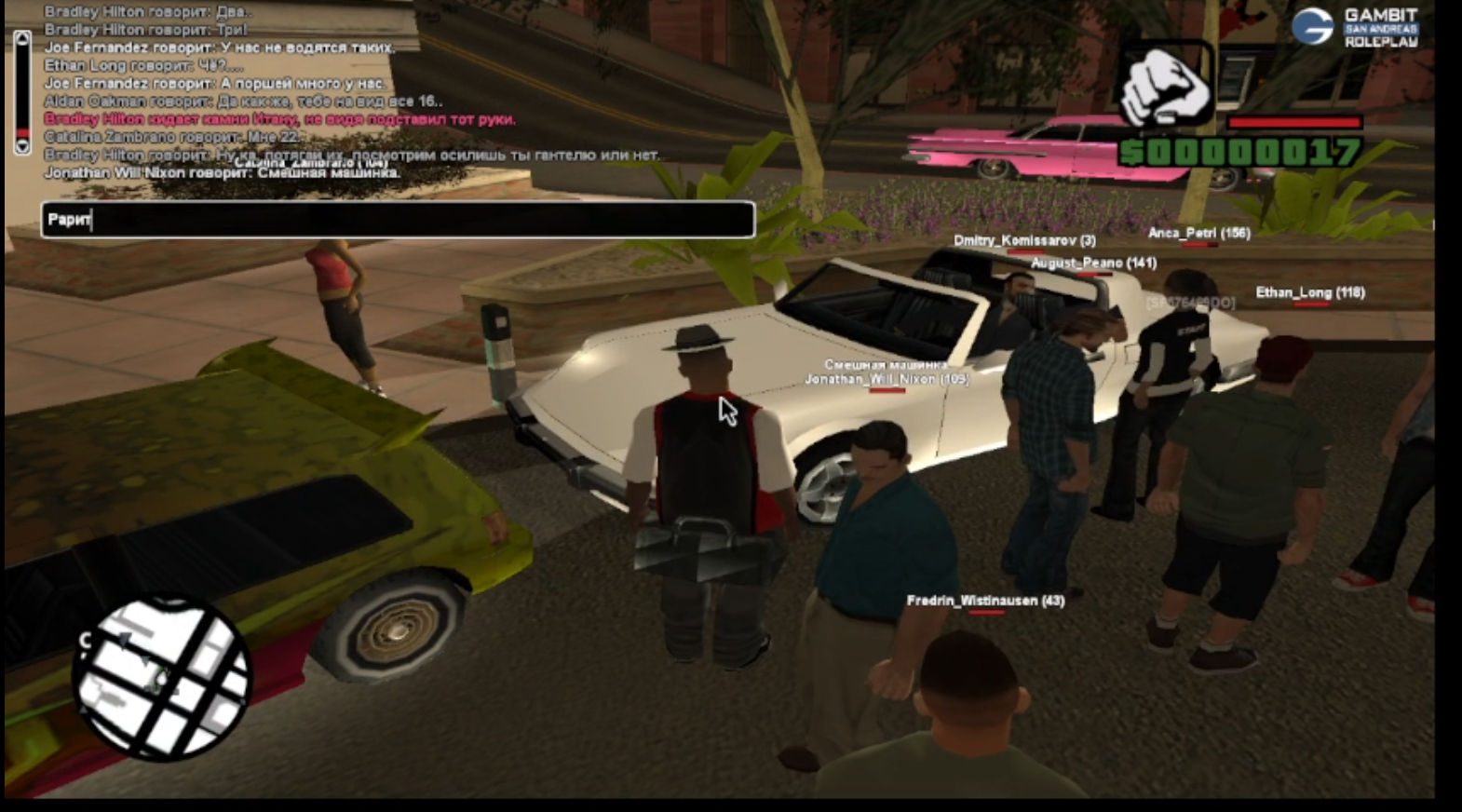Click the chat scrollbar's up arrow
Image resolution: width=1462 pixels, height=812 pixels.
click(x=22, y=39)
